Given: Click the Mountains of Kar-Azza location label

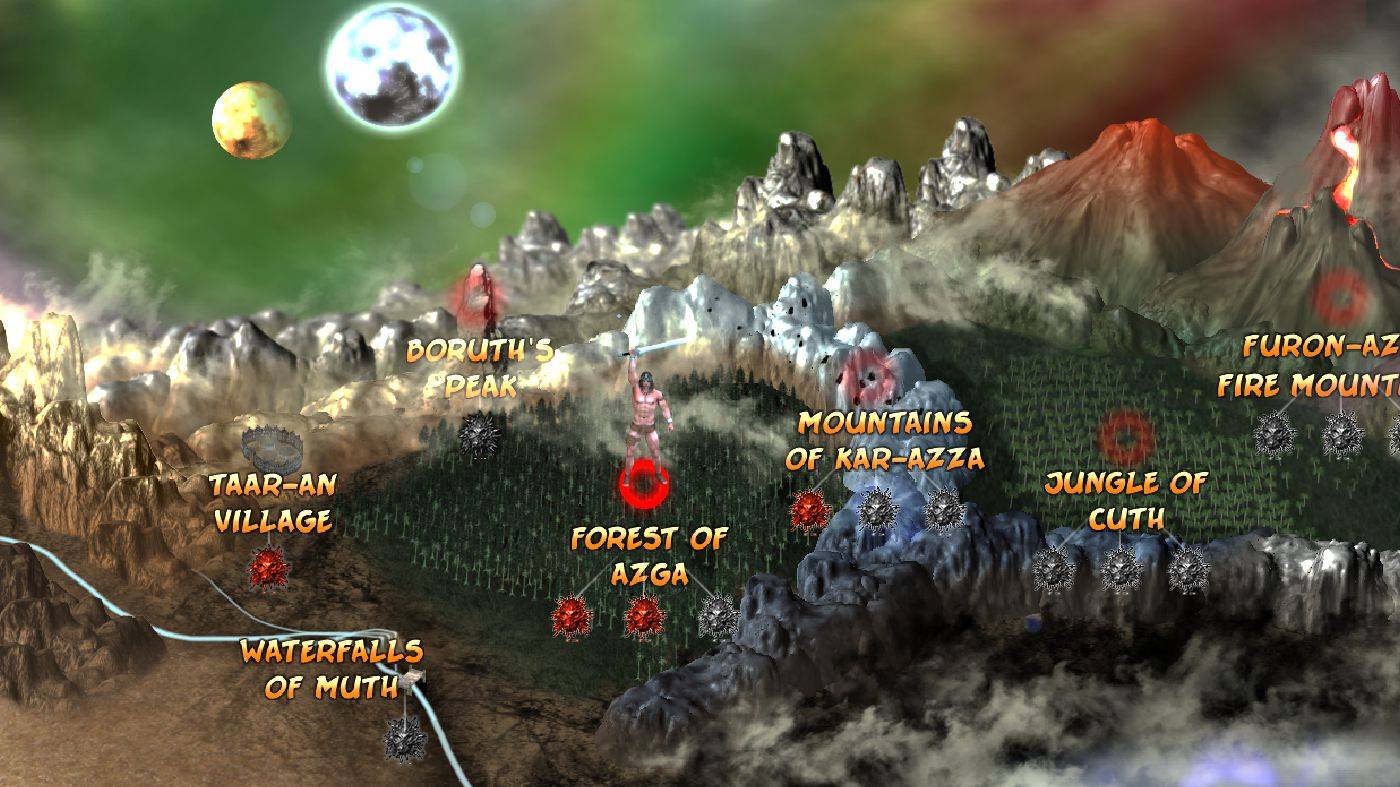Looking at the screenshot, I should point(884,440).
